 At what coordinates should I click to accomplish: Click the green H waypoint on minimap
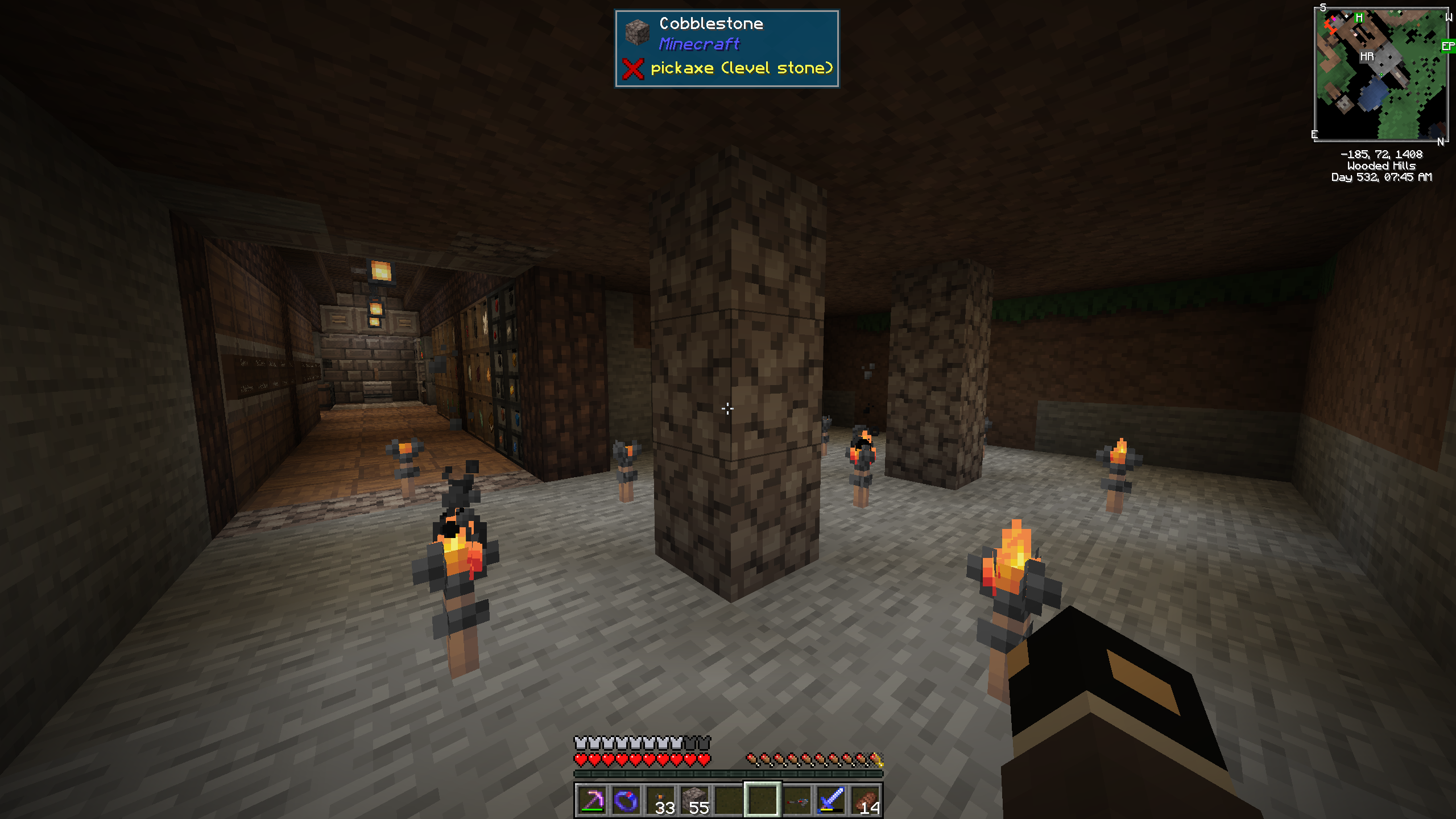pyautogui.click(x=1359, y=18)
